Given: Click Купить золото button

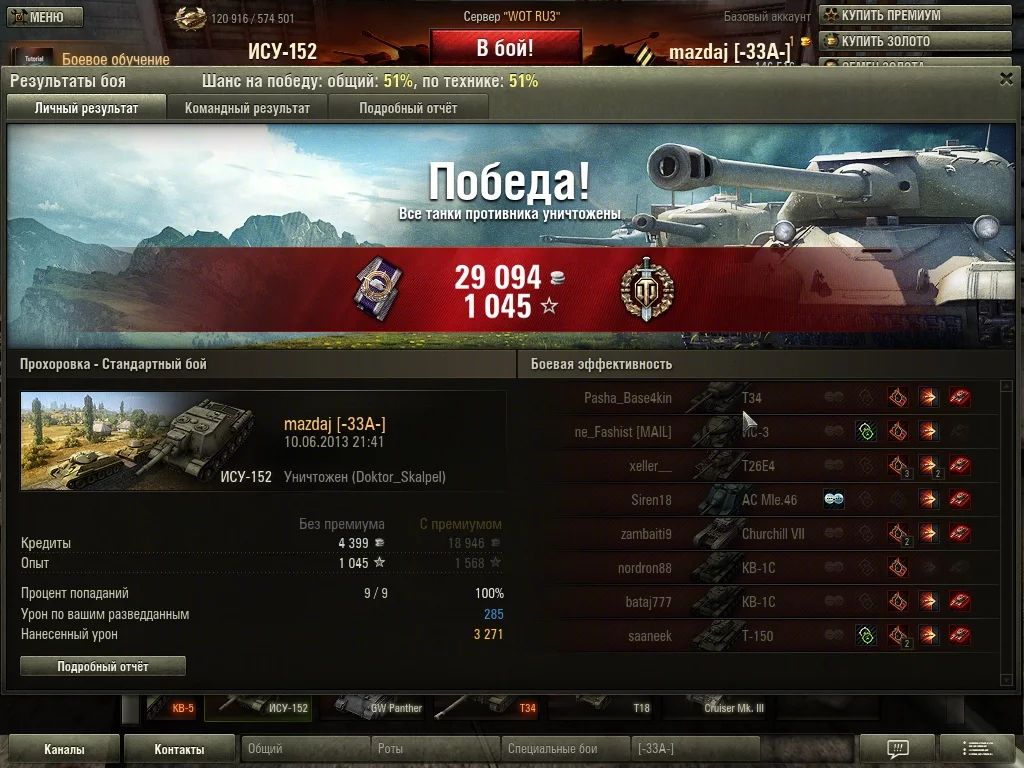Looking at the screenshot, I should [885, 41].
